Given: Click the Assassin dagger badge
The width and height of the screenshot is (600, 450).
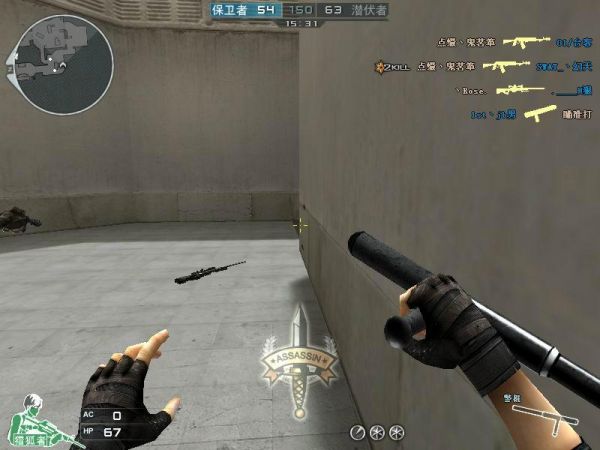Looking at the screenshot, I should pyautogui.click(x=298, y=366).
